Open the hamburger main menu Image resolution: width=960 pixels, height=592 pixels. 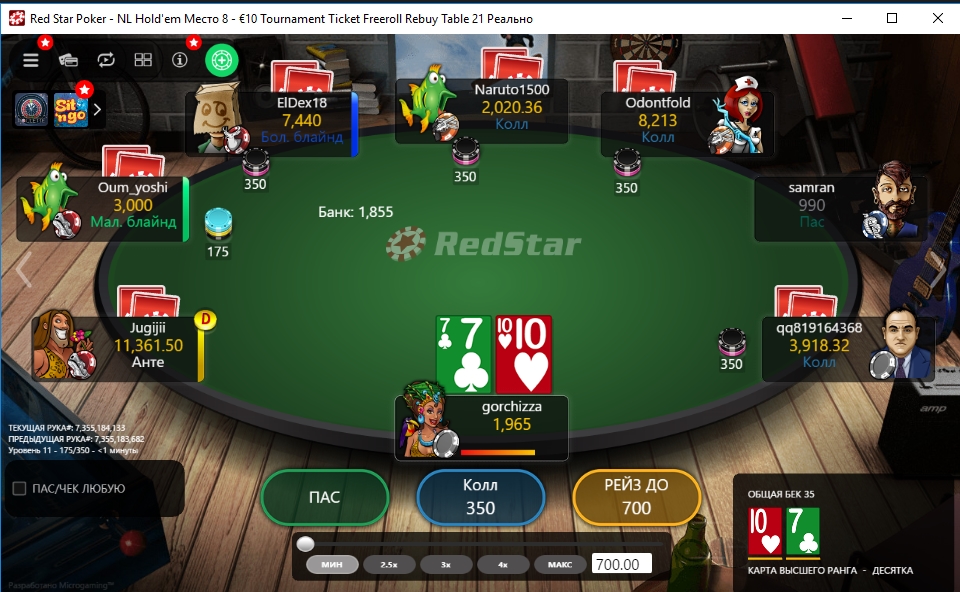click(31, 60)
